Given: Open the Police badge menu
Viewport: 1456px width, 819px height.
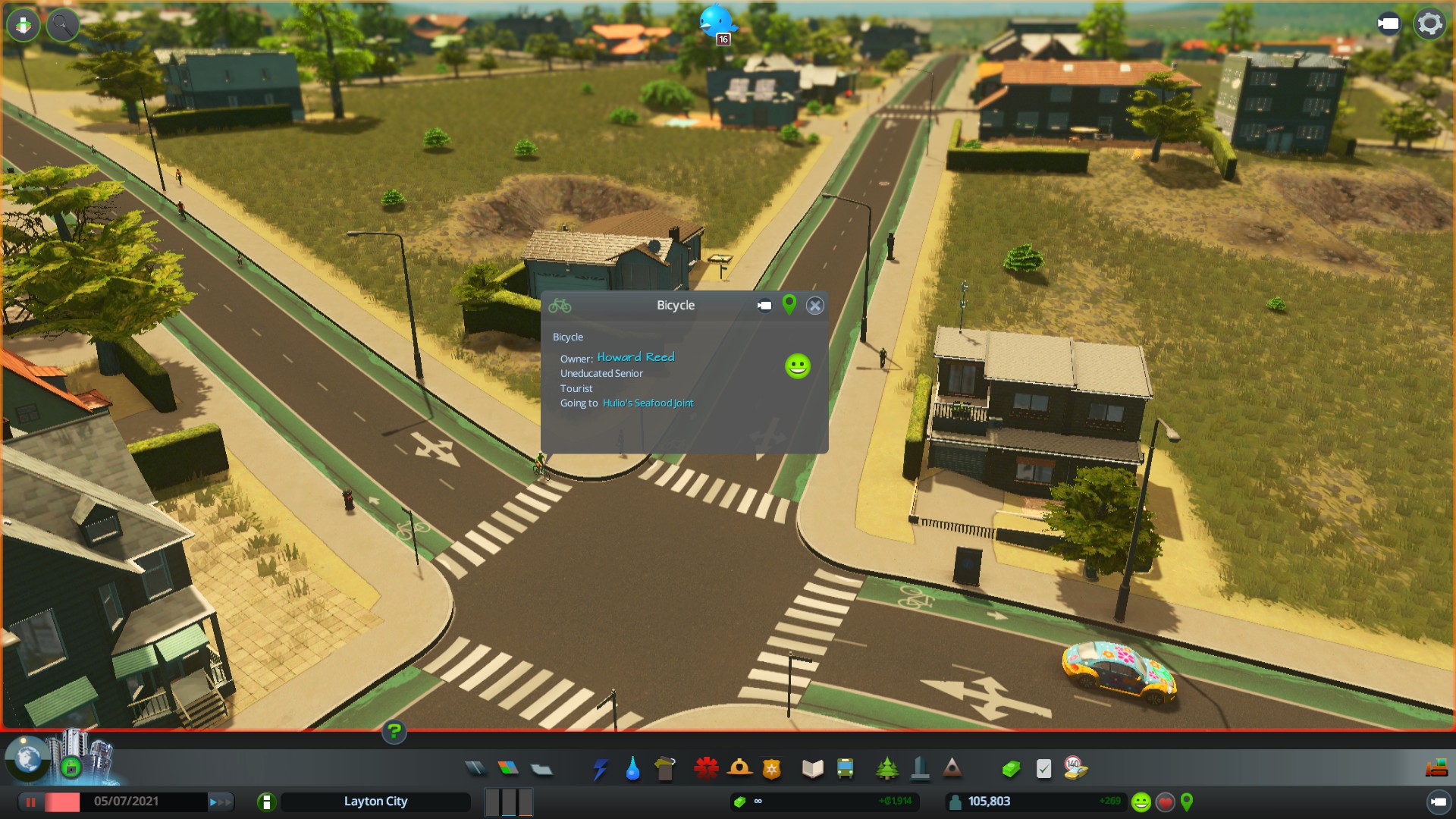Looking at the screenshot, I should coord(772,769).
